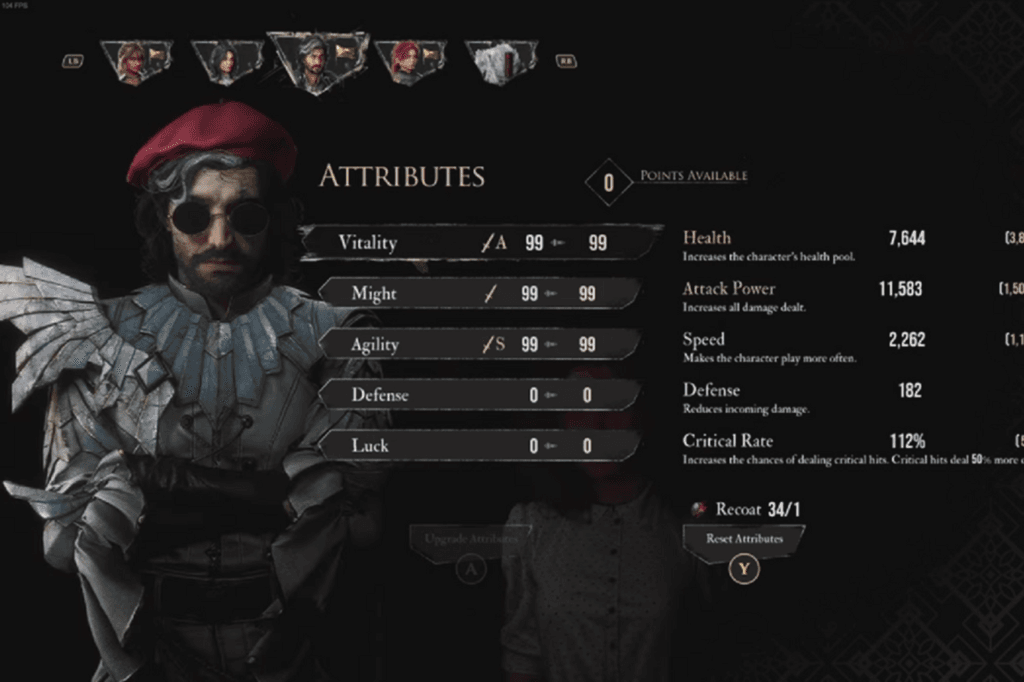
Task: Switch to the bearded man's character tab
Action: click(316, 61)
